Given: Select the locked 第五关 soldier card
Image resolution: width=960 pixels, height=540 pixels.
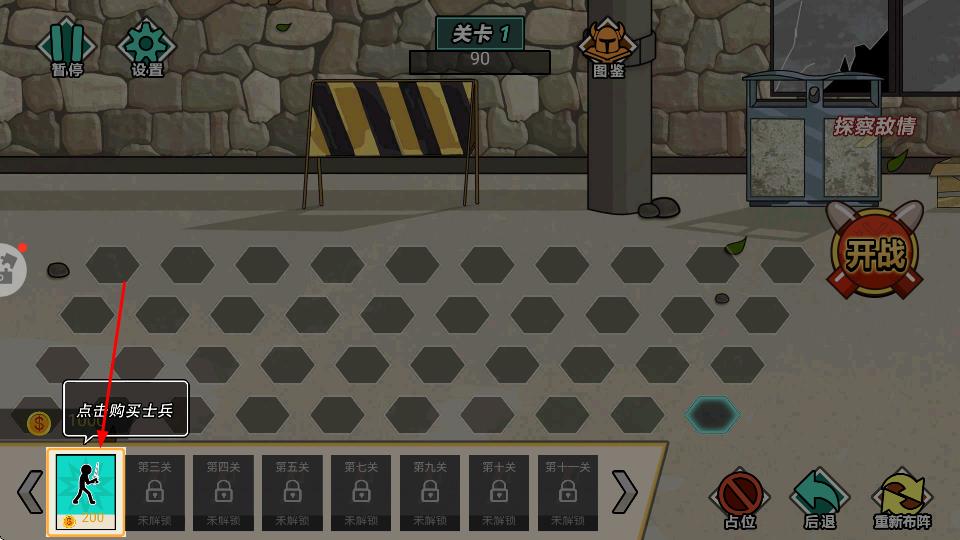Looking at the screenshot, I should click(292, 492).
